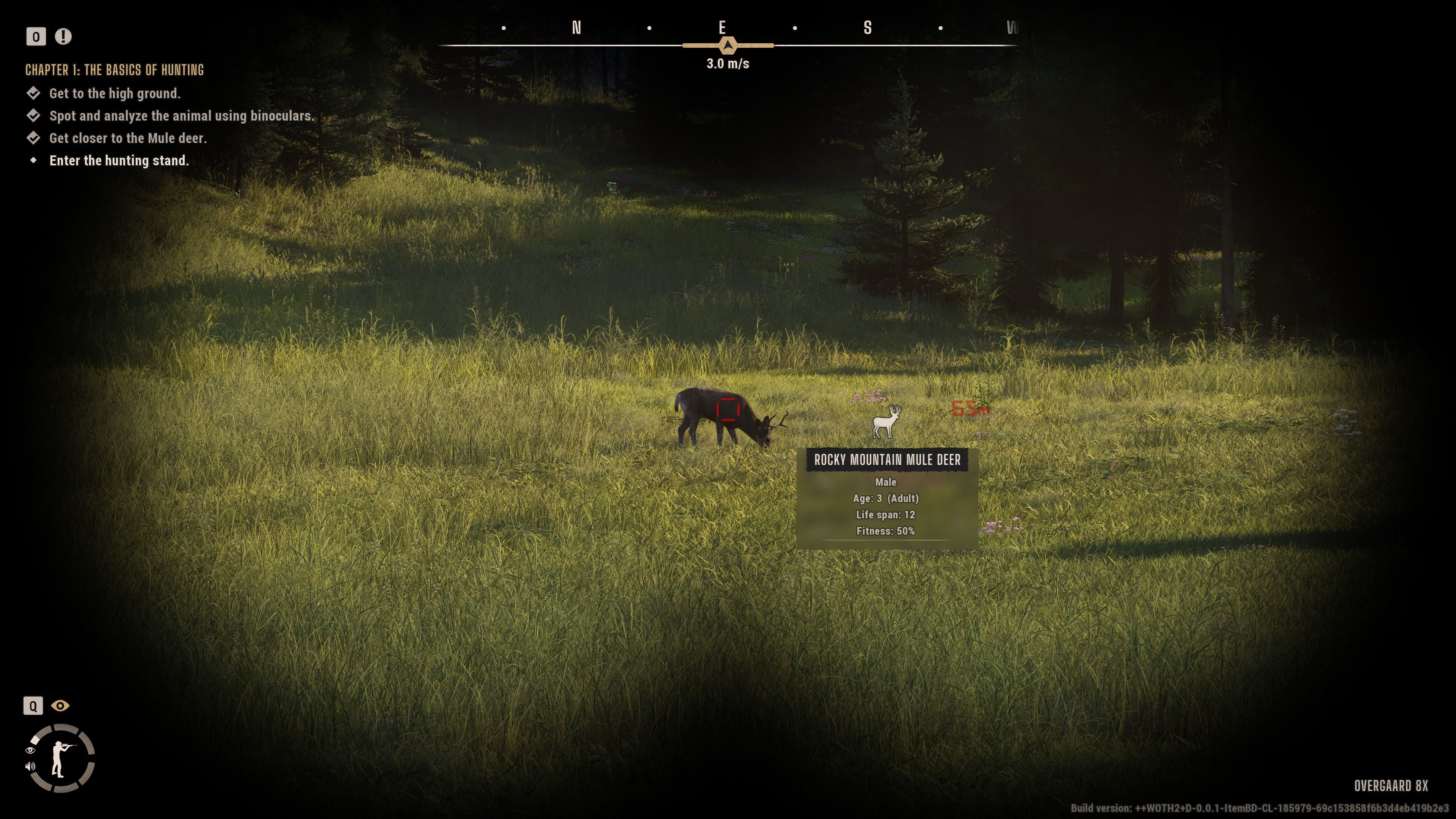This screenshot has width=1456, height=819.
Task: Click the 'Get closer to the Mule deer' objective
Action: (x=128, y=138)
